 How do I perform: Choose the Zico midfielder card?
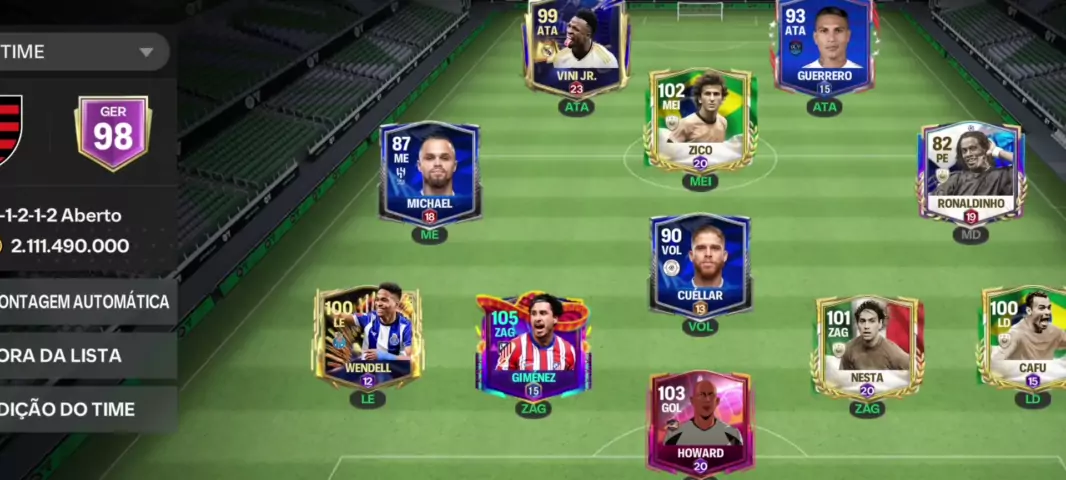[700, 120]
